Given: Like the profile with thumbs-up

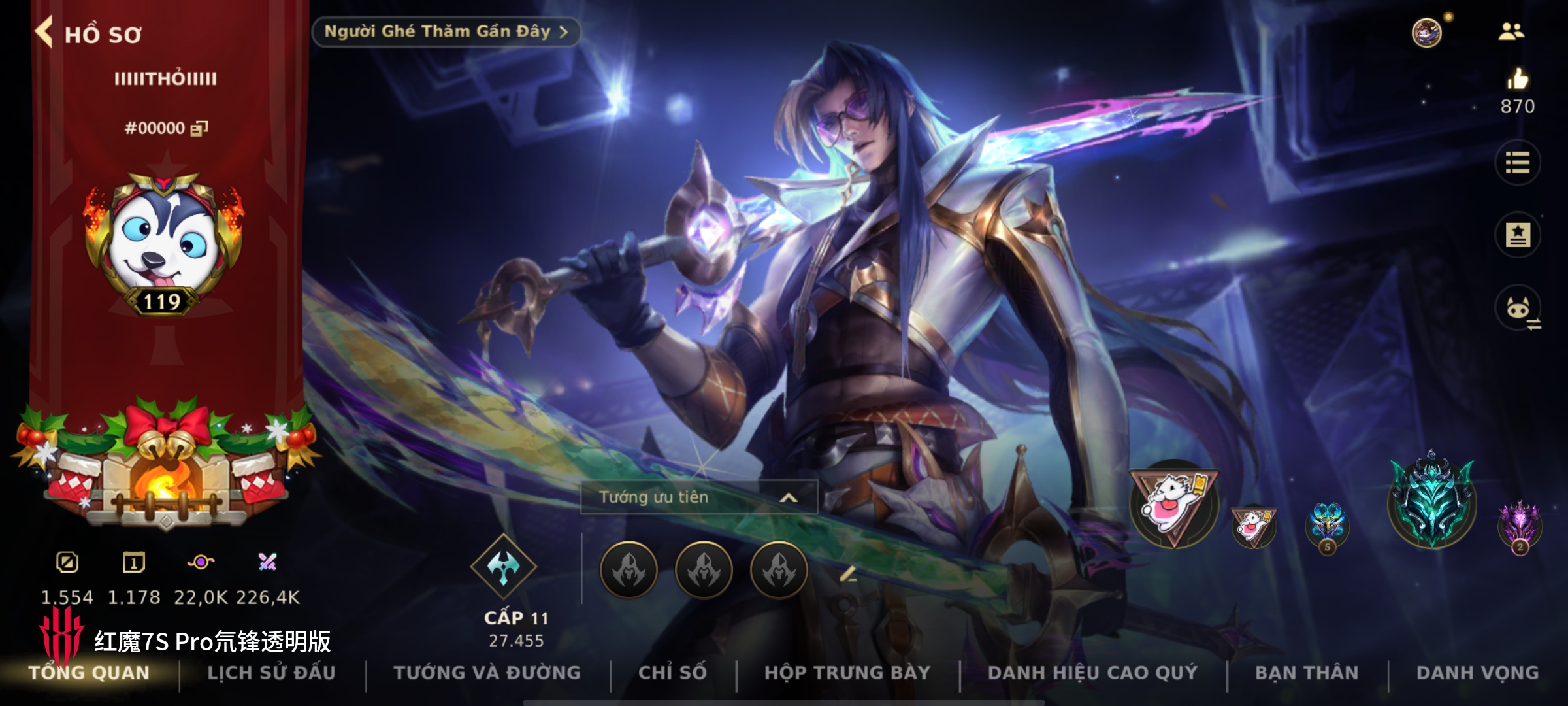Looking at the screenshot, I should [1517, 80].
